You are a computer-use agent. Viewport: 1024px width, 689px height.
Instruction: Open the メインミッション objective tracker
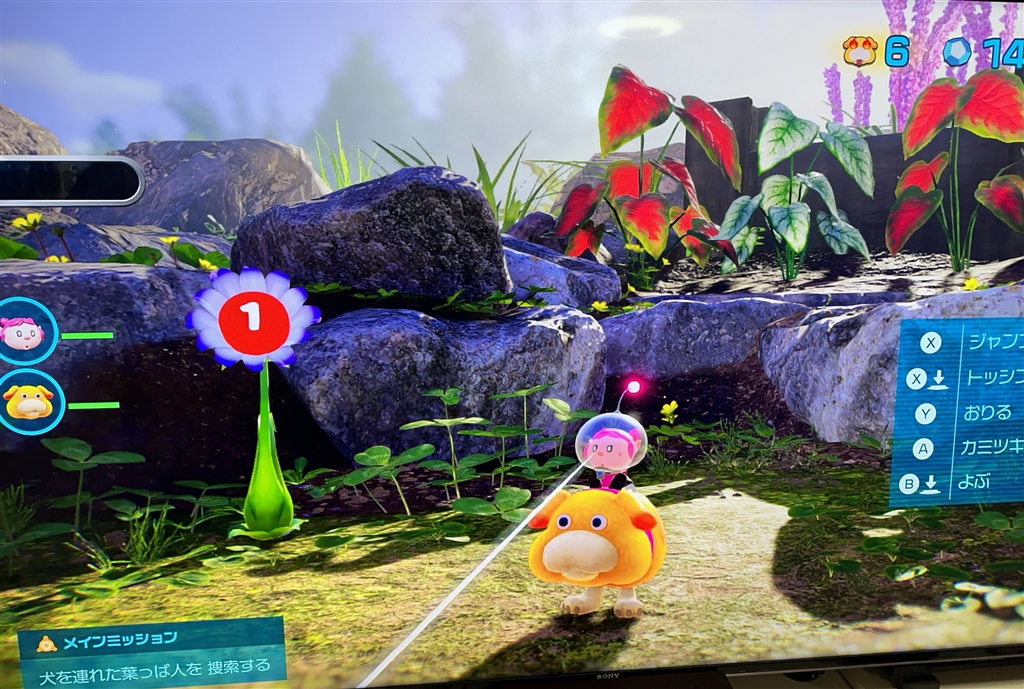pos(150,653)
